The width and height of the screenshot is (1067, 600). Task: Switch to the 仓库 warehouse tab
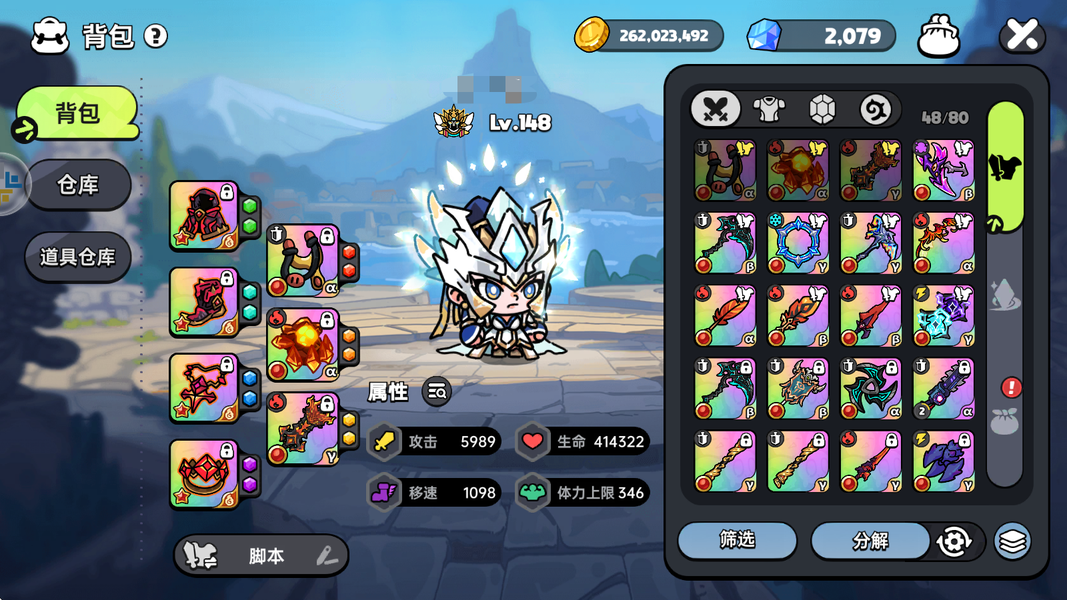coord(78,185)
